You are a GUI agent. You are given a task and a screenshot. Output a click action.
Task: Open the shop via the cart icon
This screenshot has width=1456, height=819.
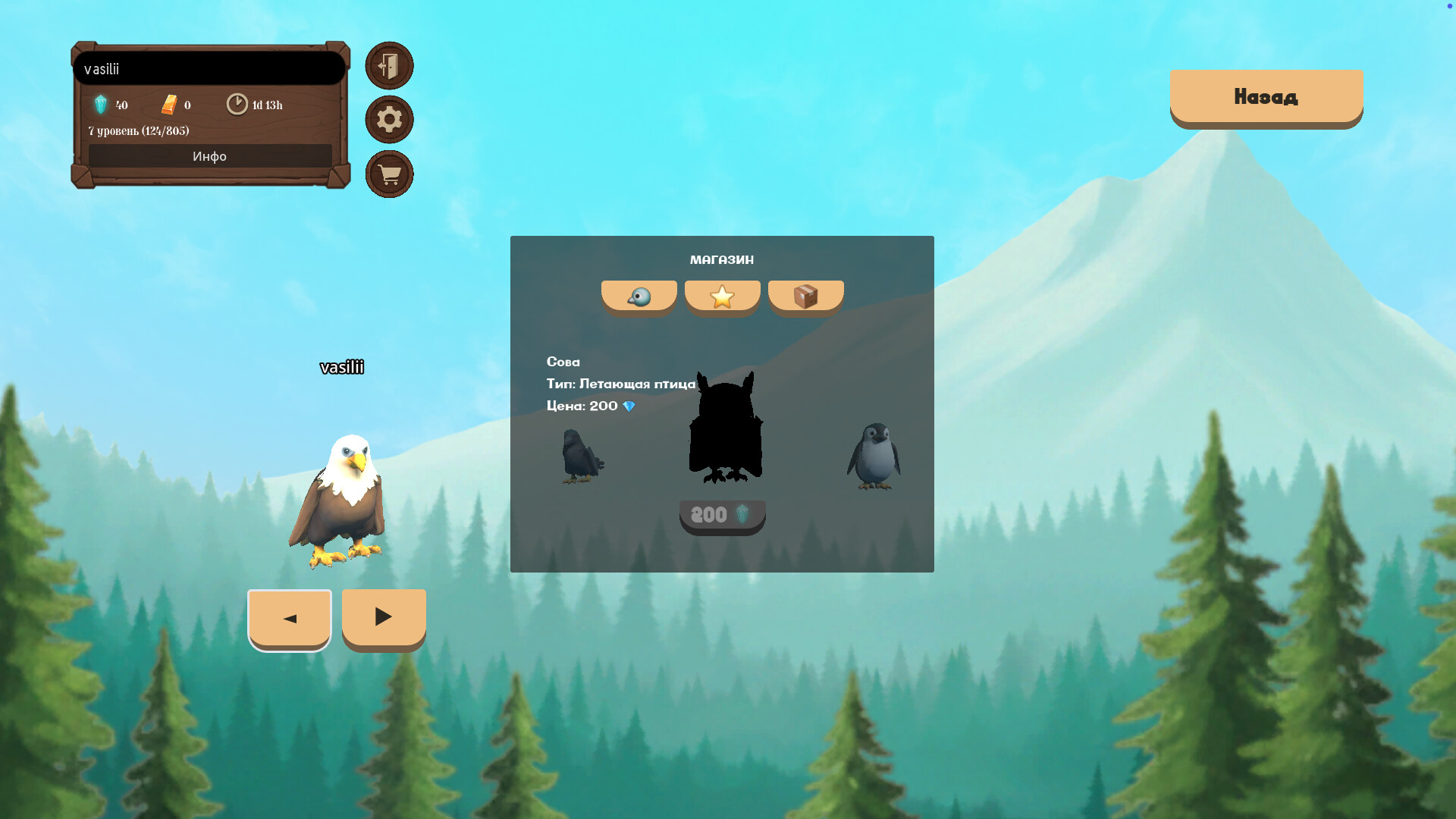389,174
